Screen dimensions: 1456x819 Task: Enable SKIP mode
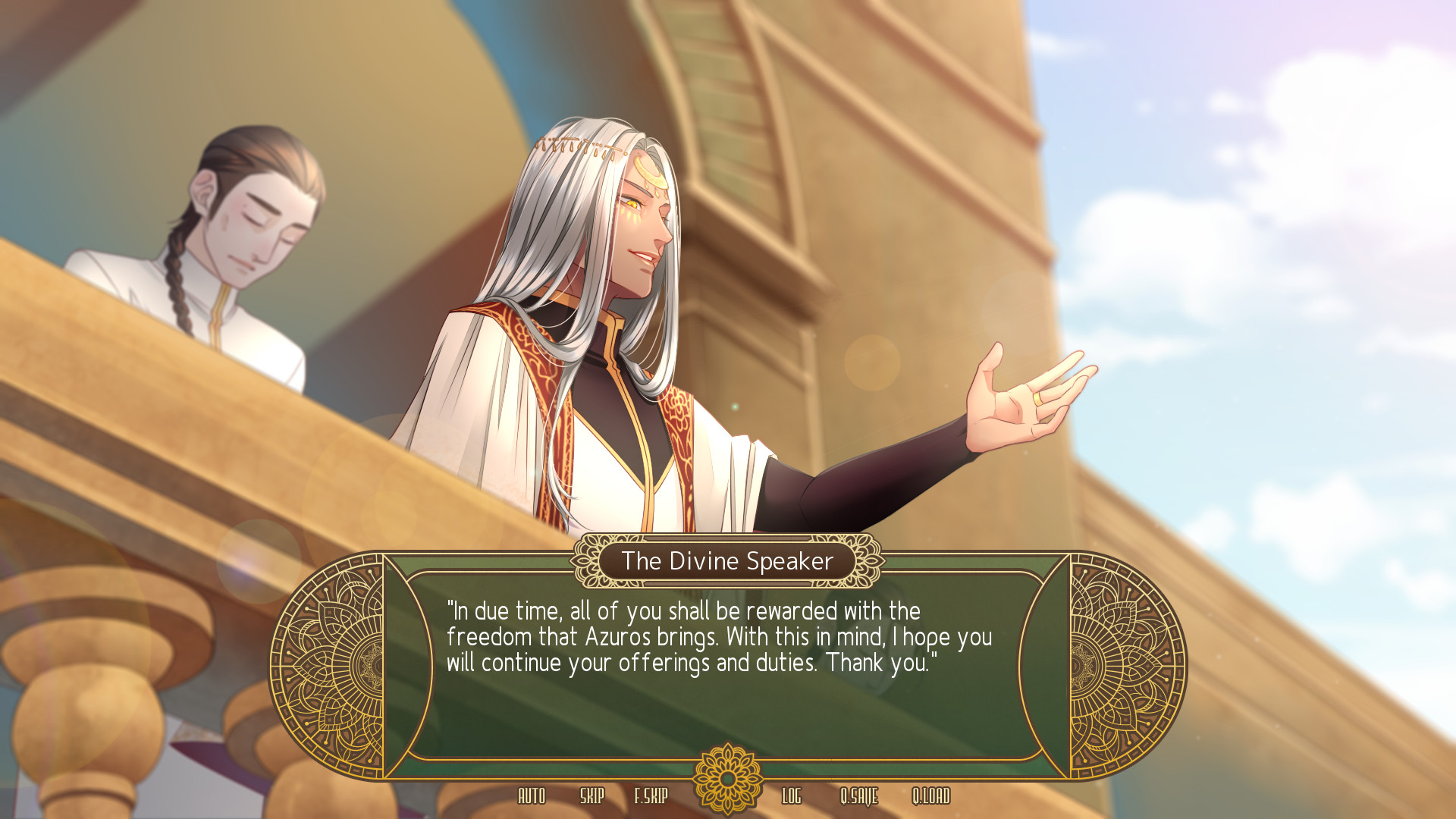593,797
